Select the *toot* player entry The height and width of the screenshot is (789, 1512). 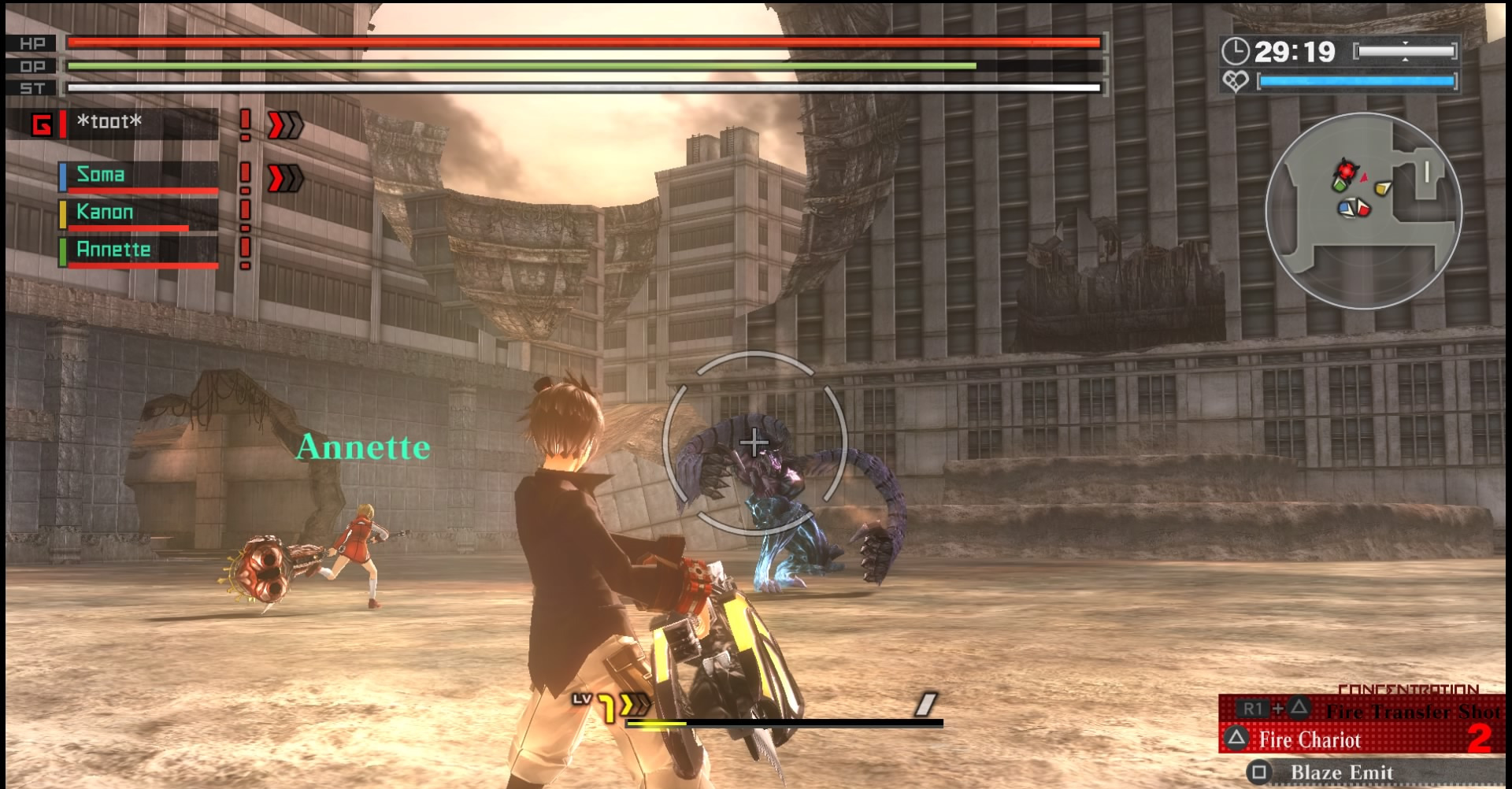(x=109, y=122)
